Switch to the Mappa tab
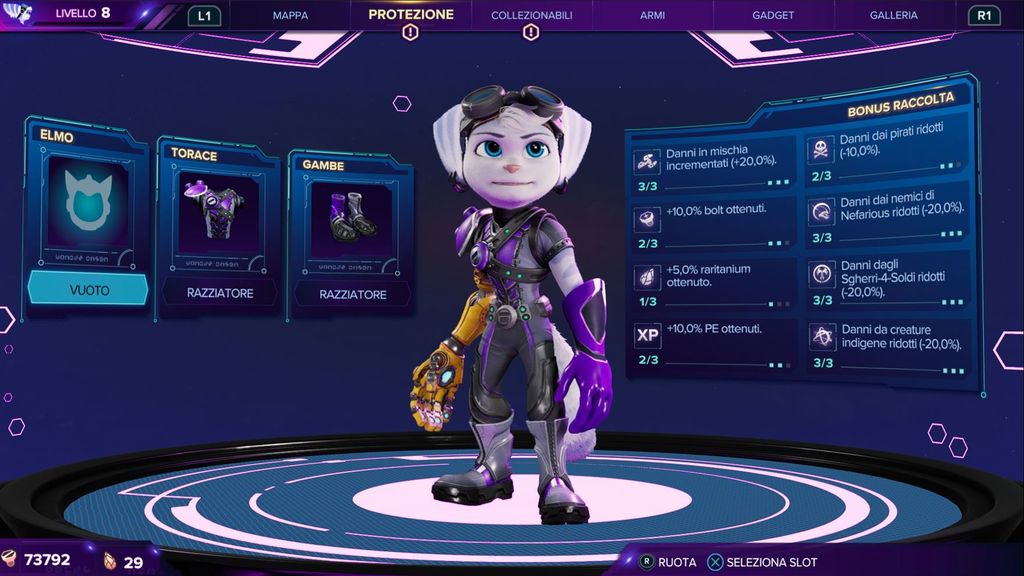The height and width of the screenshot is (576, 1024). pyautogui.click(x=290, y=16)
